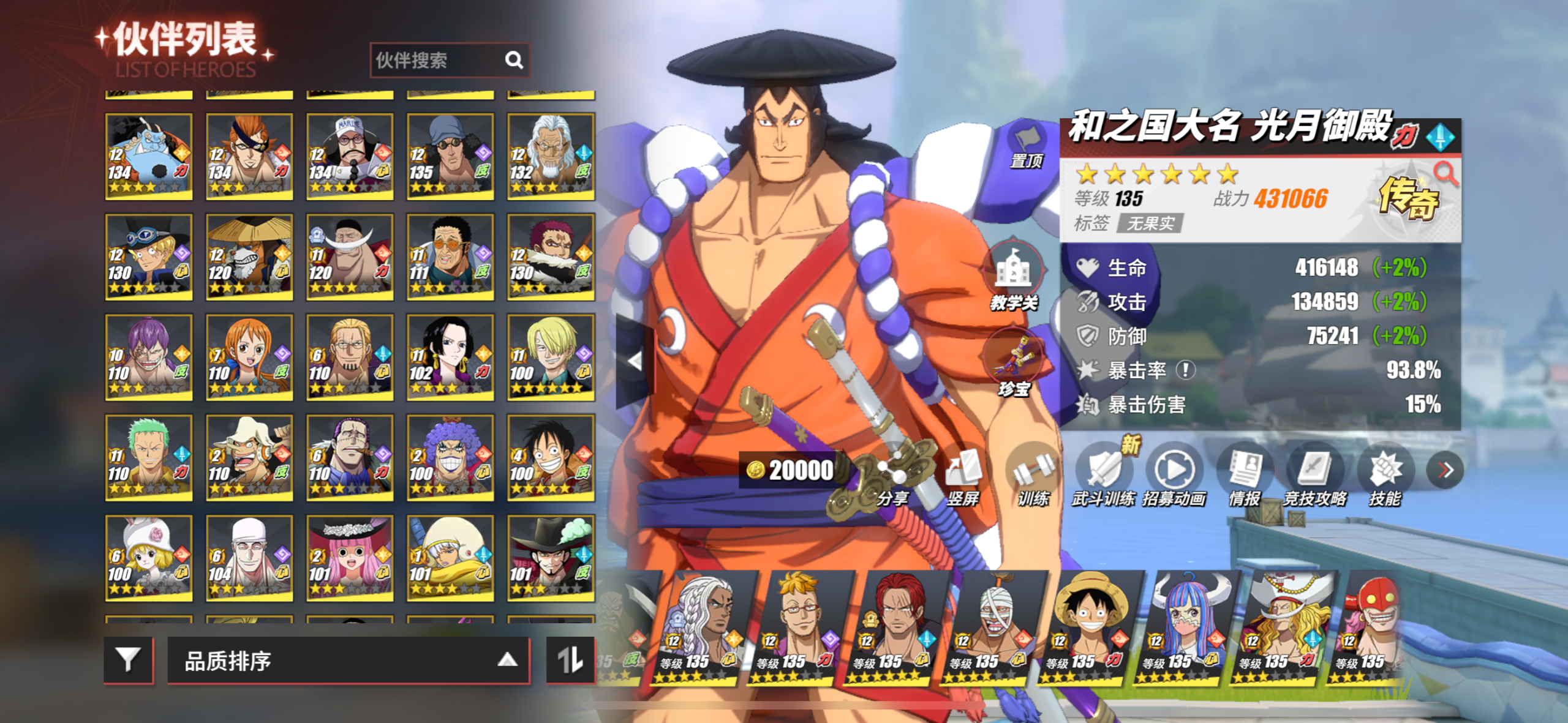Viewport: 1568px width, 723px height.
Task: Toggle the sort order arrows button
Action: tap(570, 659)
